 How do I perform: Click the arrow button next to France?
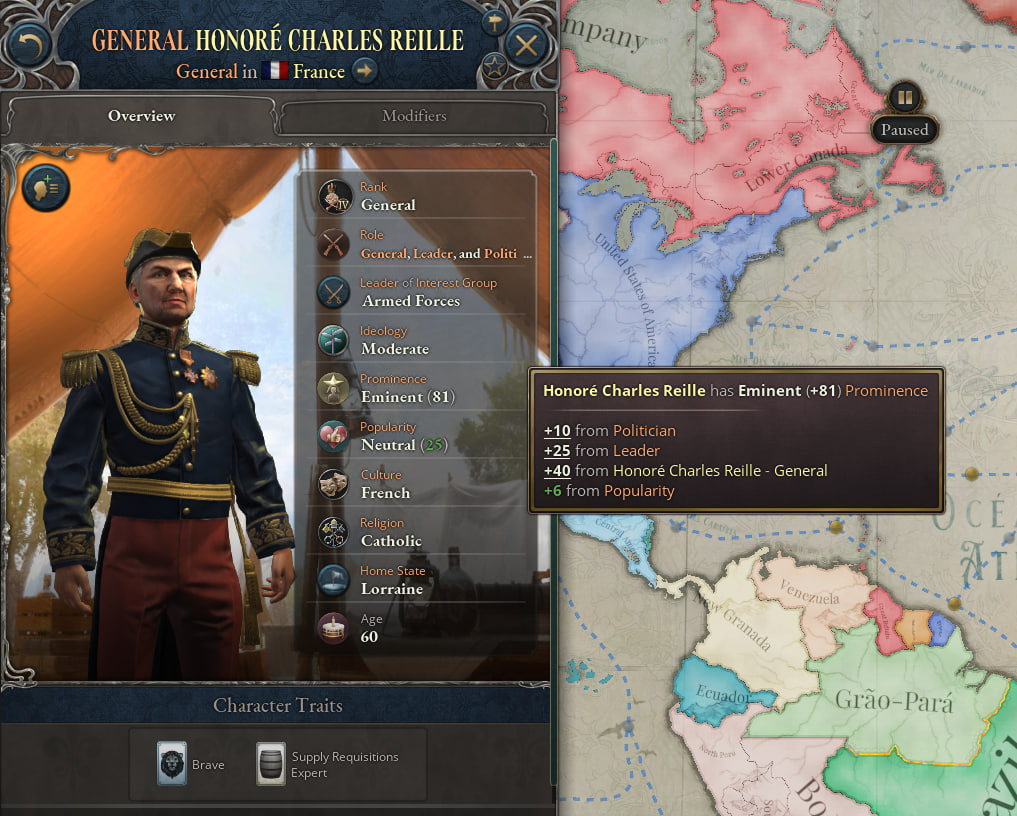click(365, 71)
